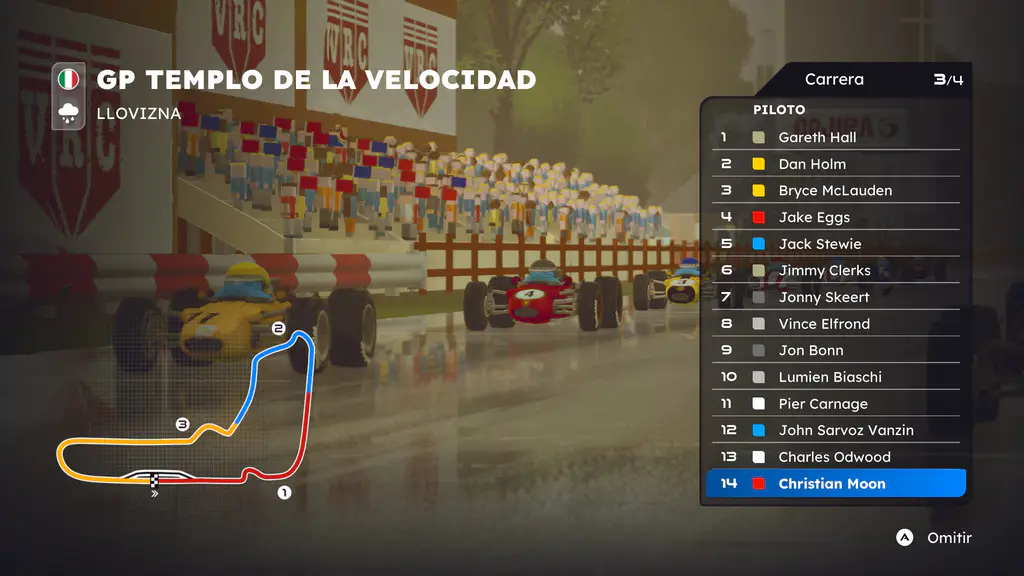1024x576 pixels.
Task: Select the Charles Odwood entry
Action: [835, 457]
